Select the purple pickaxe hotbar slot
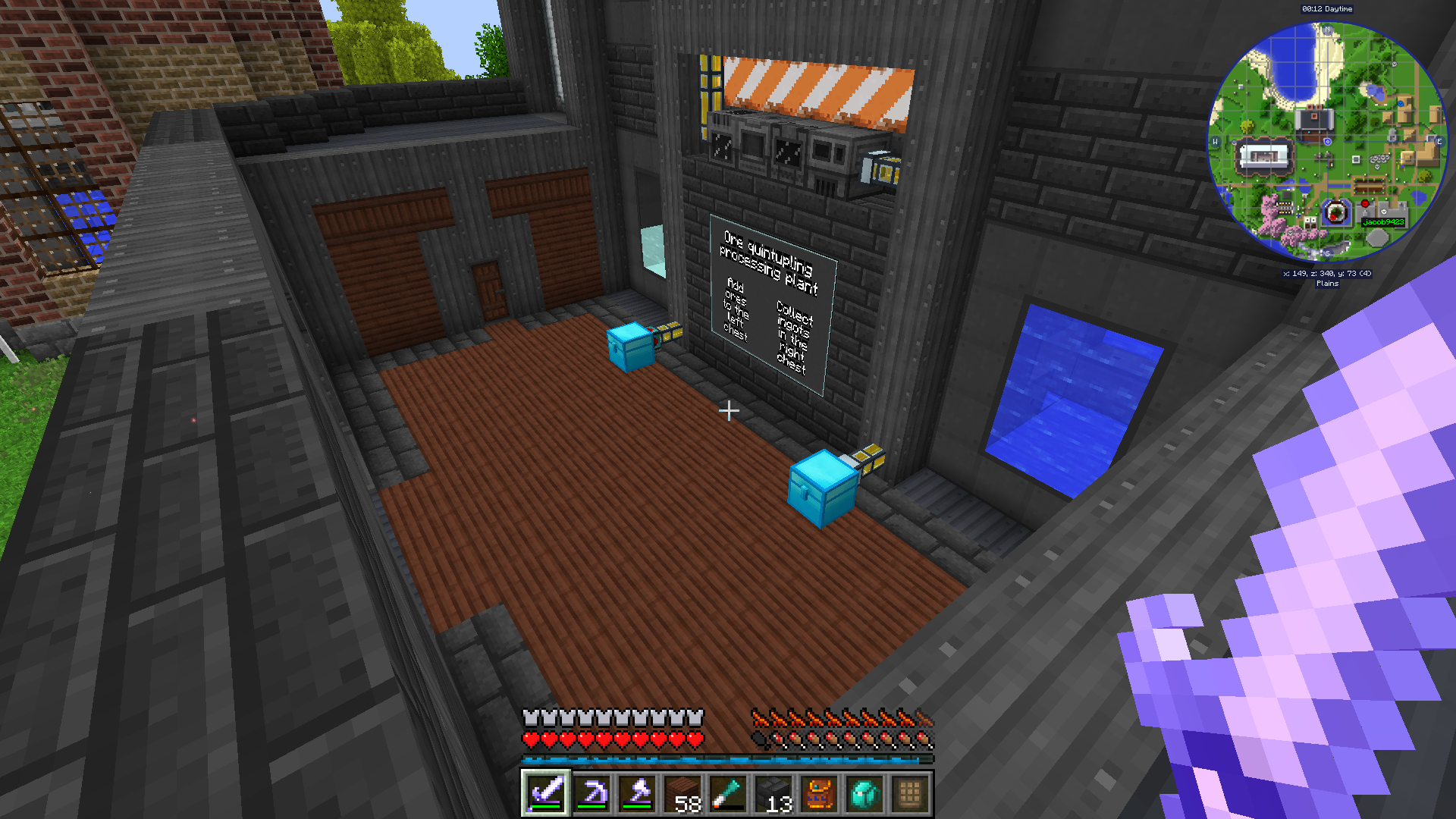Viewport: 1456px width, 819px height. 591,794
